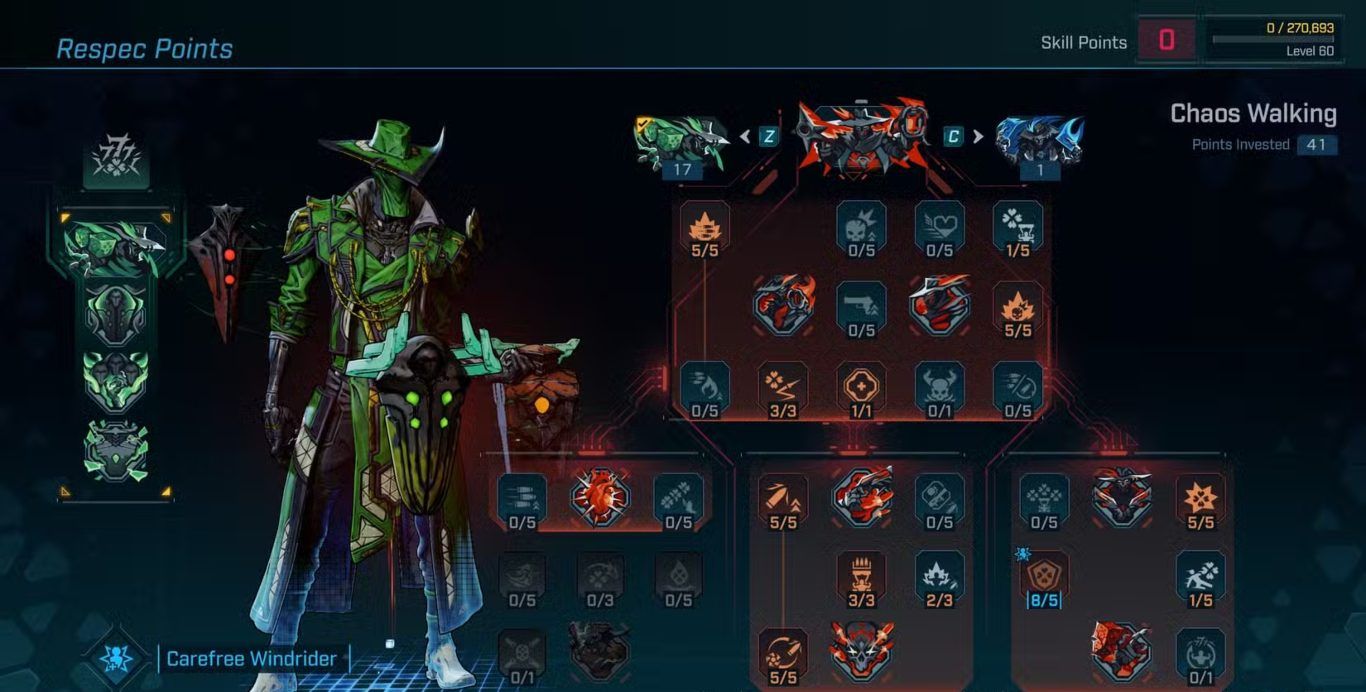Image resolution: width=1366 pixels, height=692 pixels.
Task: Select the crosshair plus 1/1 skill node
Action: tap(861, 385)
